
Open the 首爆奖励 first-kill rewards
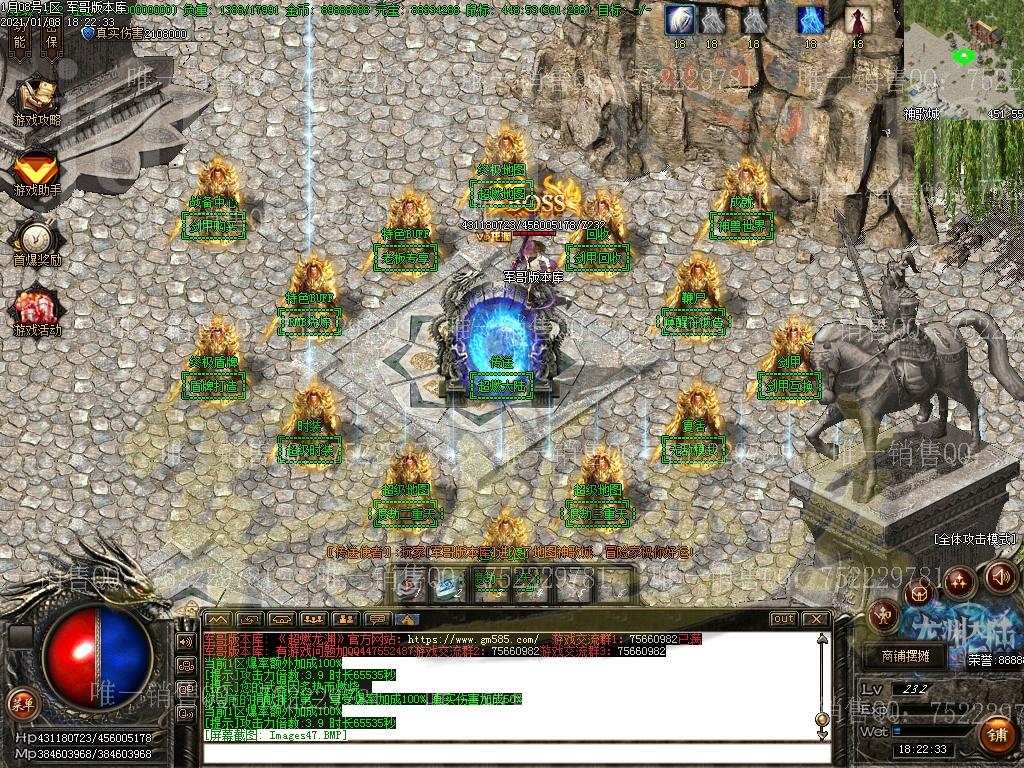pyautogui.click(x=37, y=240)
